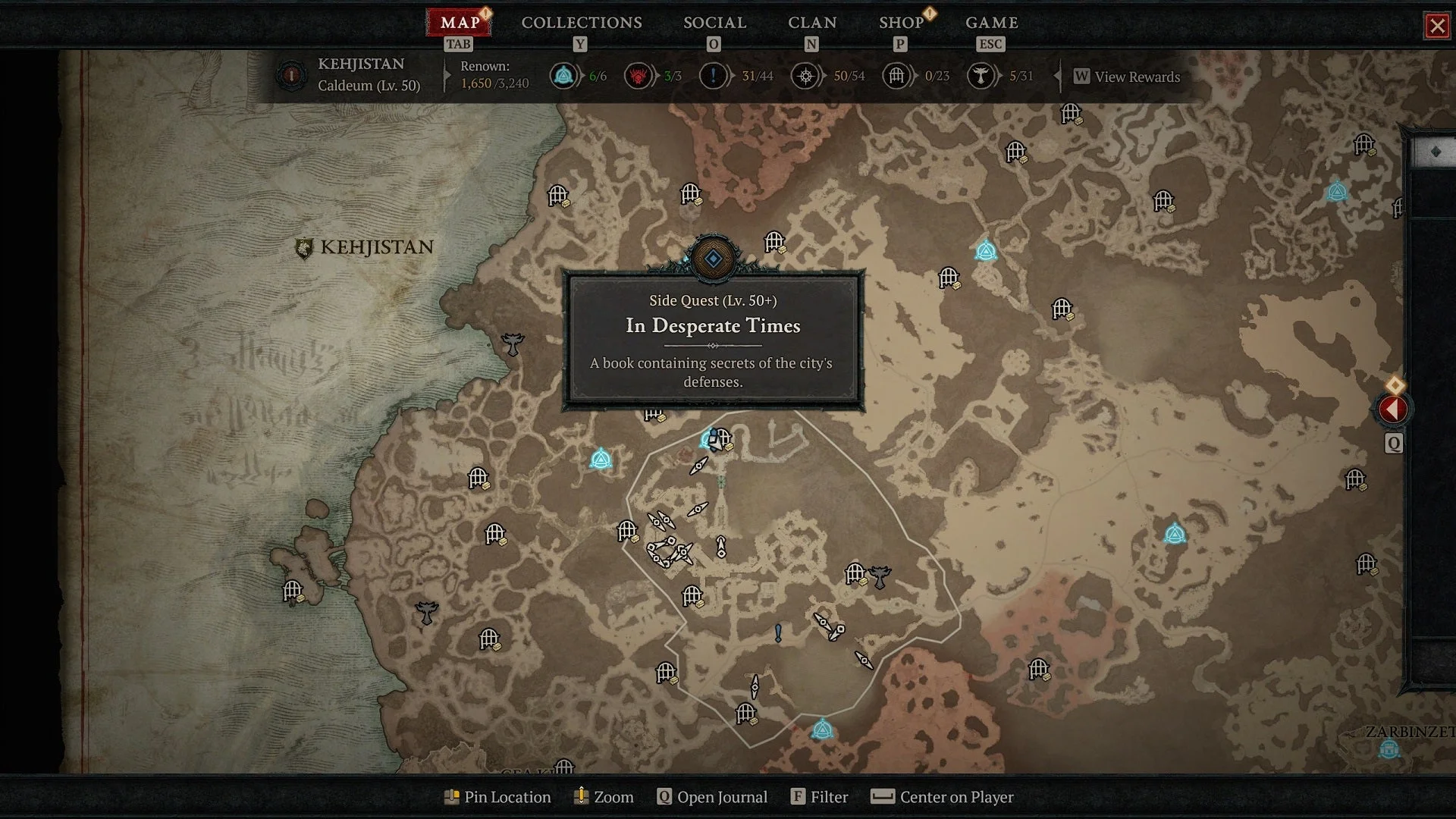
Task: Click the Pin Location icon
Action: coord(453,797)
